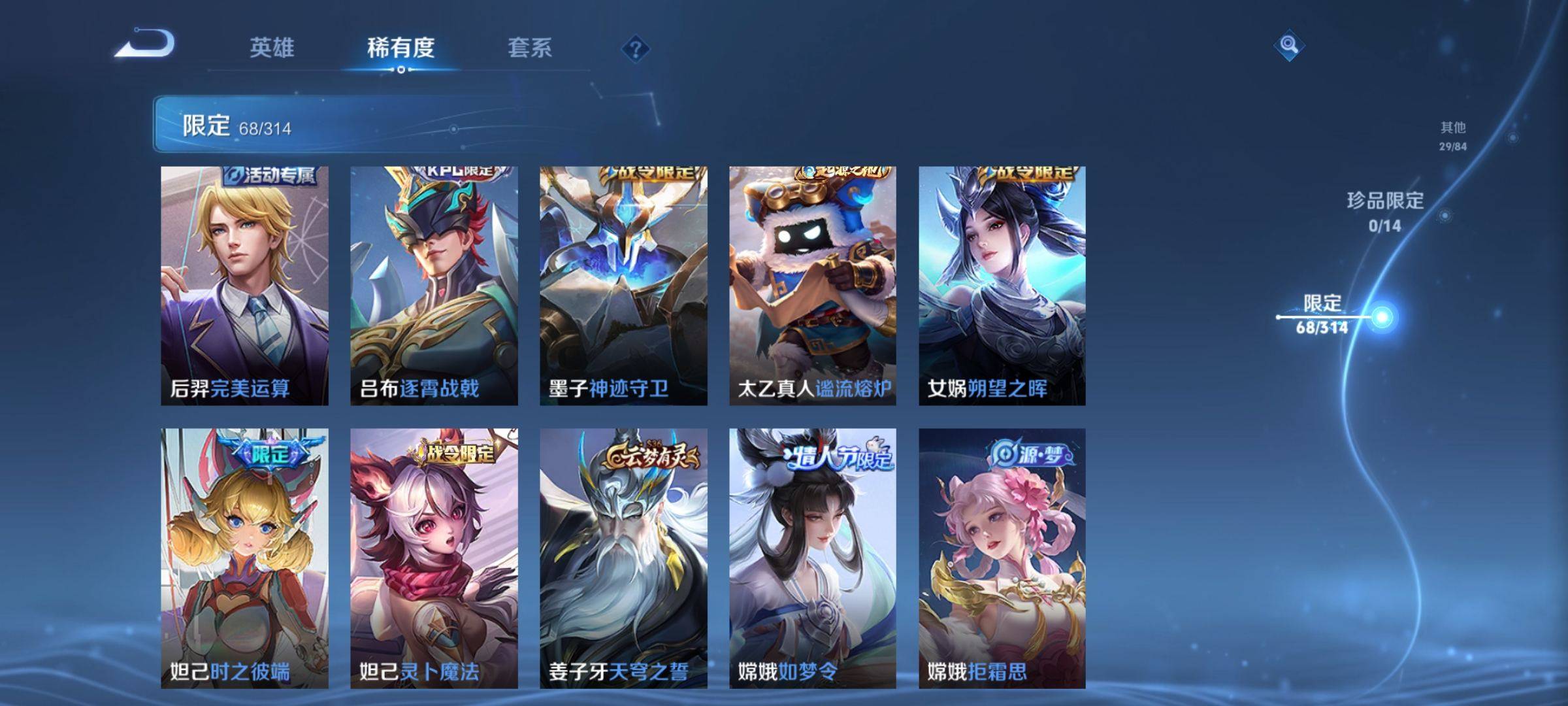Image resolution: width=1568 pixels, height=706 pixels.
Task: Go back using the return arrow
Action: tap(145, 44)
